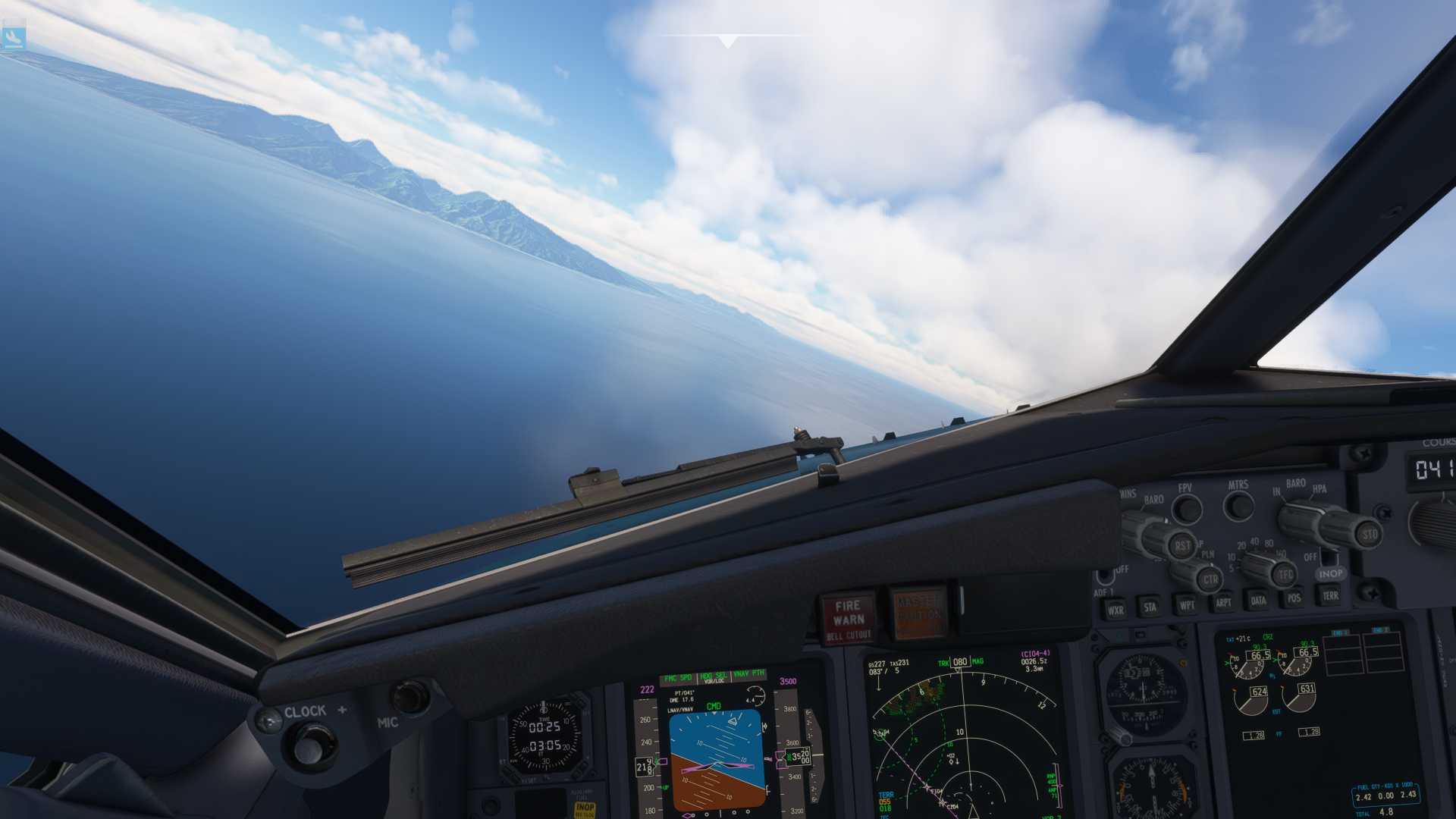1456x819 pixels.
Task: Toggle the WXR weather radar button
Action: [1115, 610]
